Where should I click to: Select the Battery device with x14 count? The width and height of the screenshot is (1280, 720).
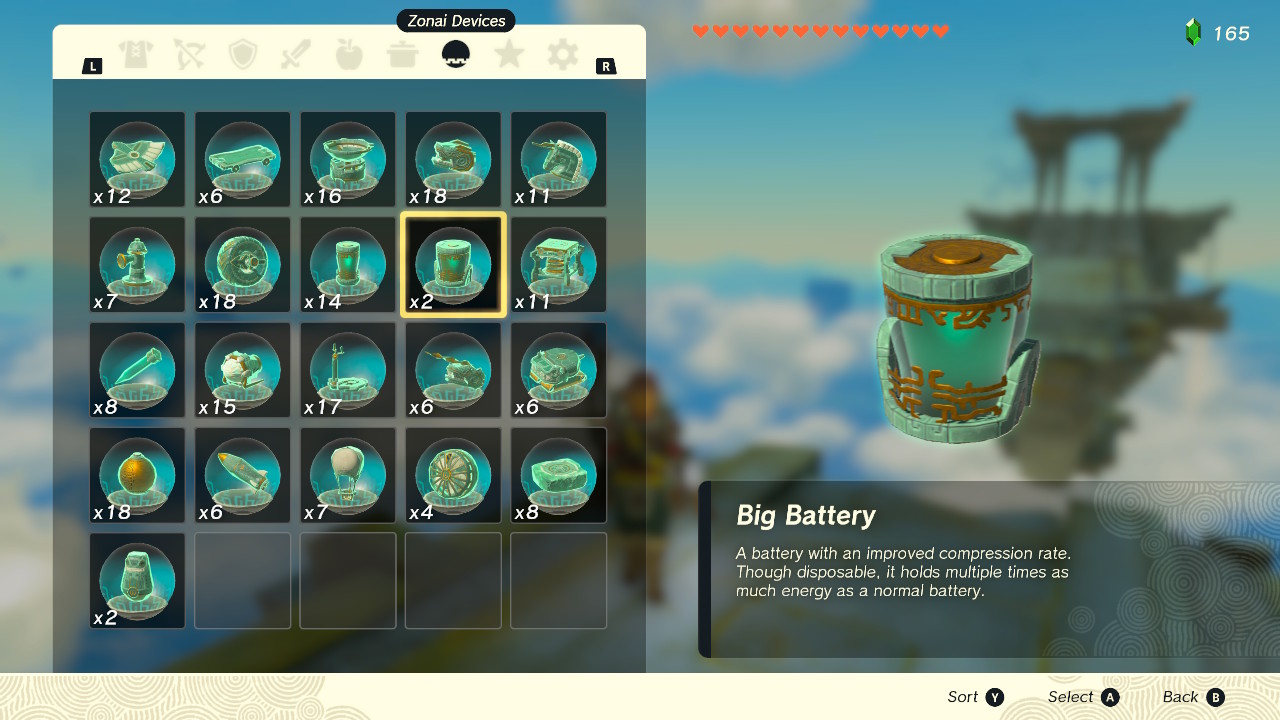[x=347, y=264]
